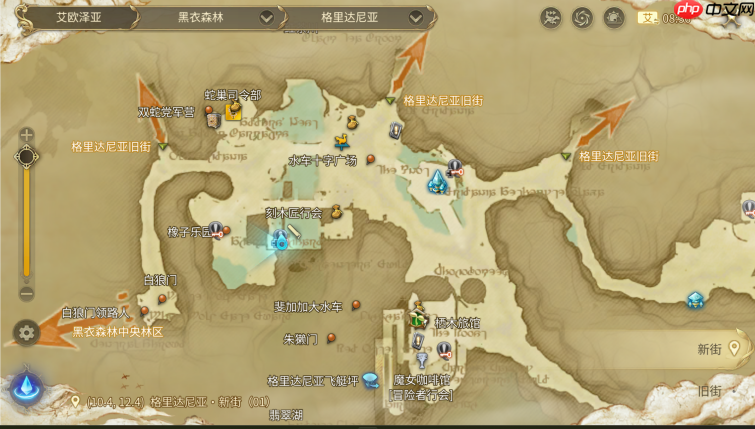Select the 格里达尼亚飞艇坪 airship marker
The height and width of the screenshot is (429, 755).
(371, 379)
